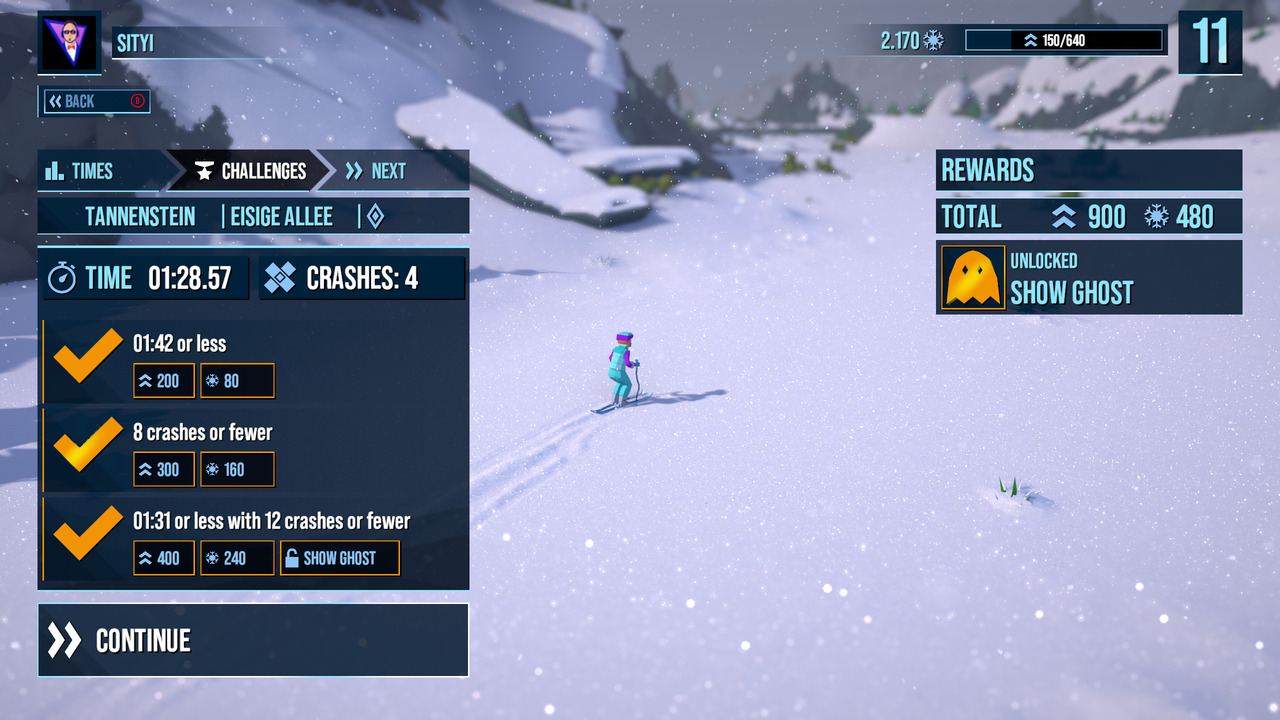Viewport: 1280px width, 720px height.
Task: Click the SITYI player avatar
Action: click(69, 41)
